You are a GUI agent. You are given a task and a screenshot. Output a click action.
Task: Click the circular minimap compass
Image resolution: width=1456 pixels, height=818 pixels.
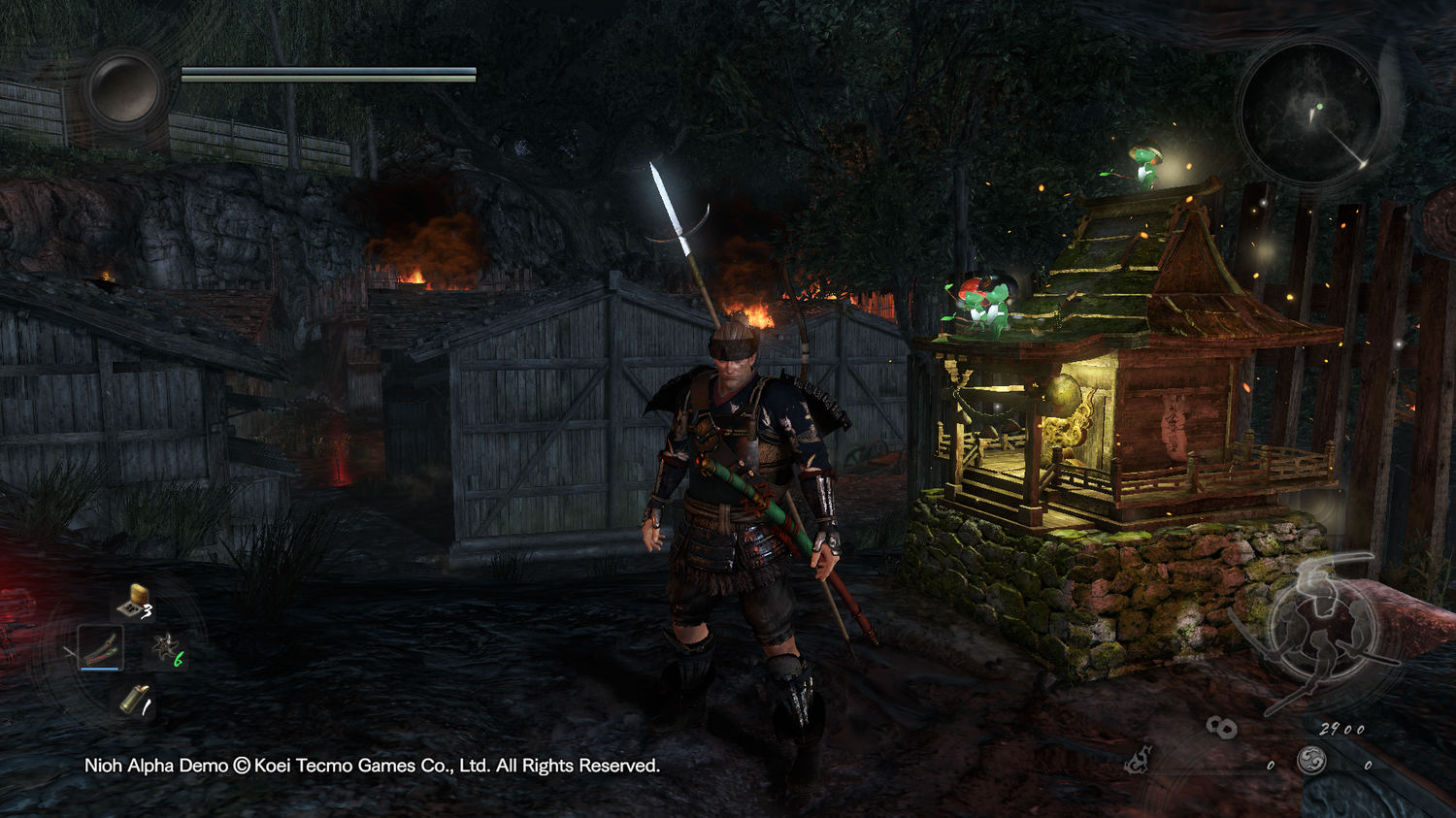click(x=1311, y=112)
